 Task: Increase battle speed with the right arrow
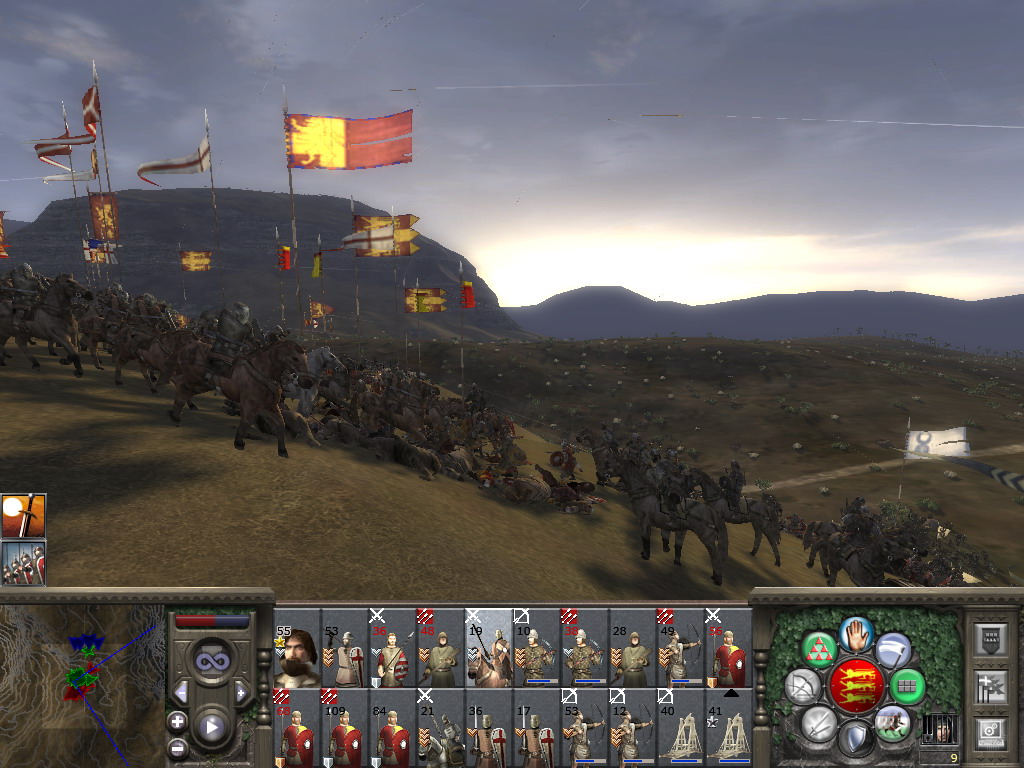[241, 692]
